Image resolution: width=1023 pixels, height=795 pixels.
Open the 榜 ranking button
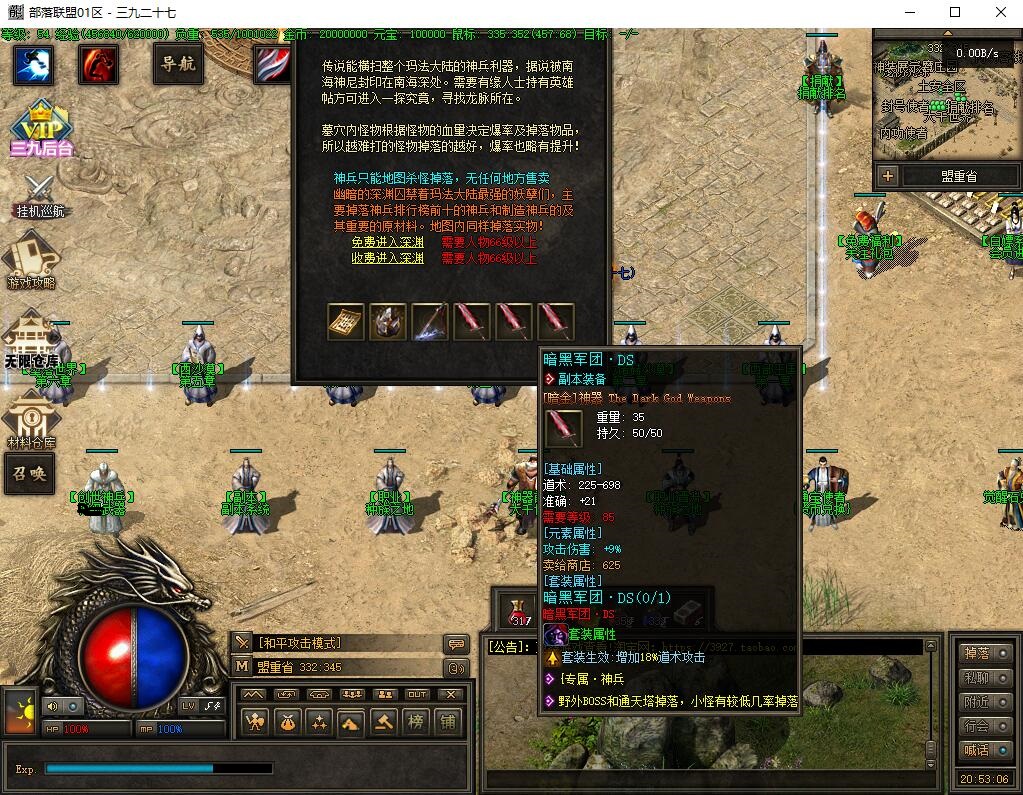(415, 720)
